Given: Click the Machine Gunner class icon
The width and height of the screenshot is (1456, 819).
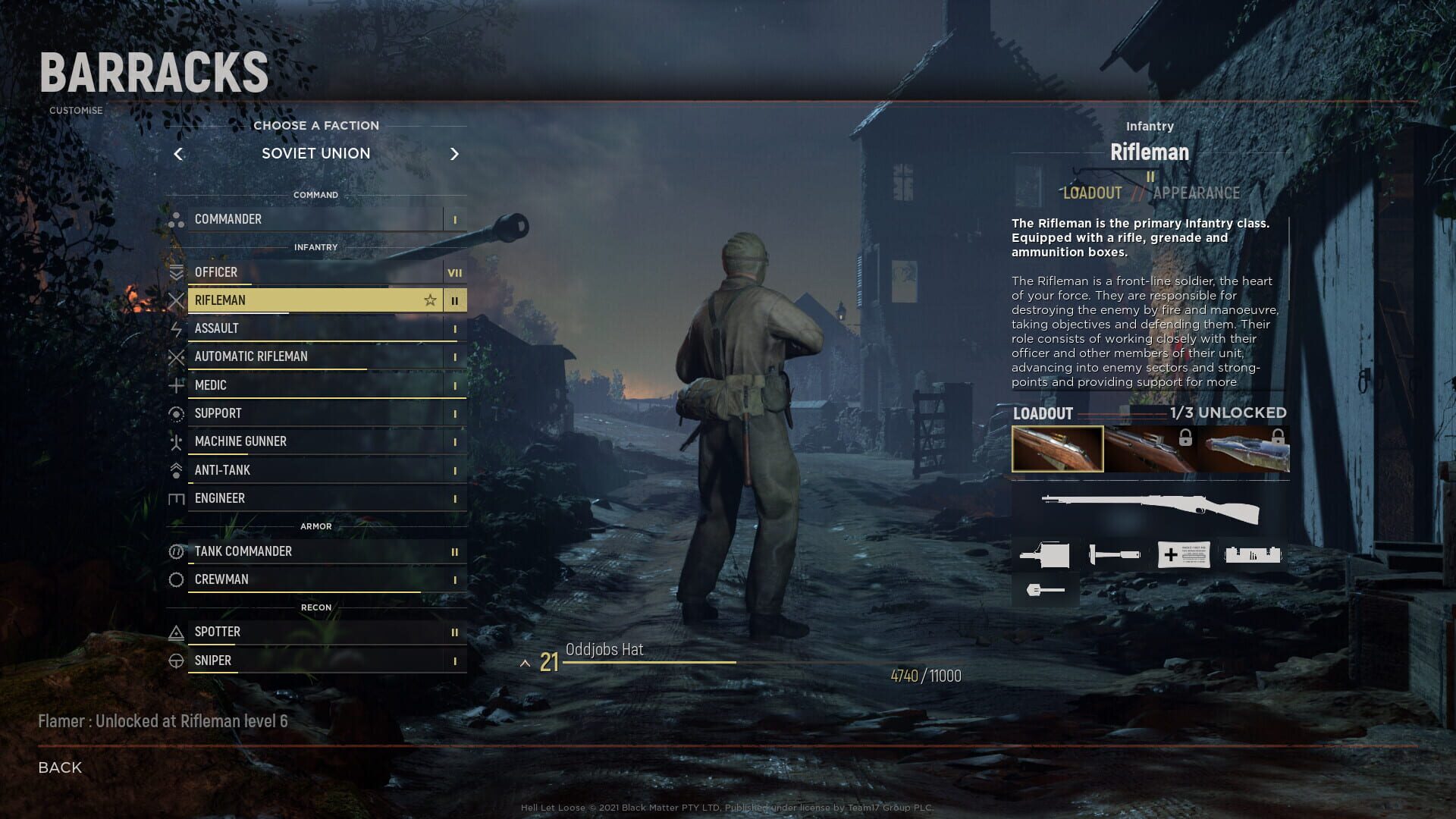Looking at the screenshot, I should (177, 441).
